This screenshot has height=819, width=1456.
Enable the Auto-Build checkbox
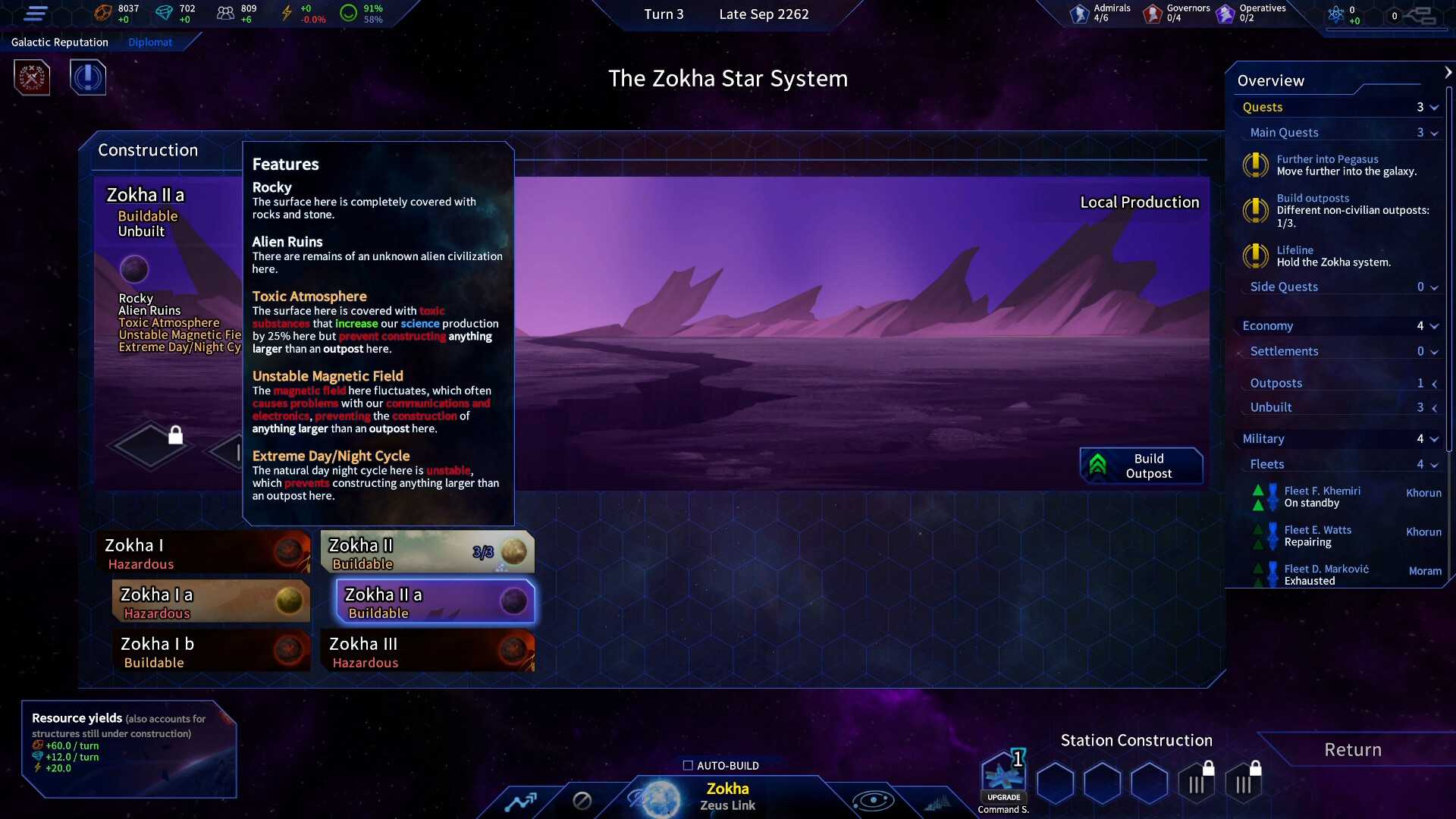[x=688, y=765]
